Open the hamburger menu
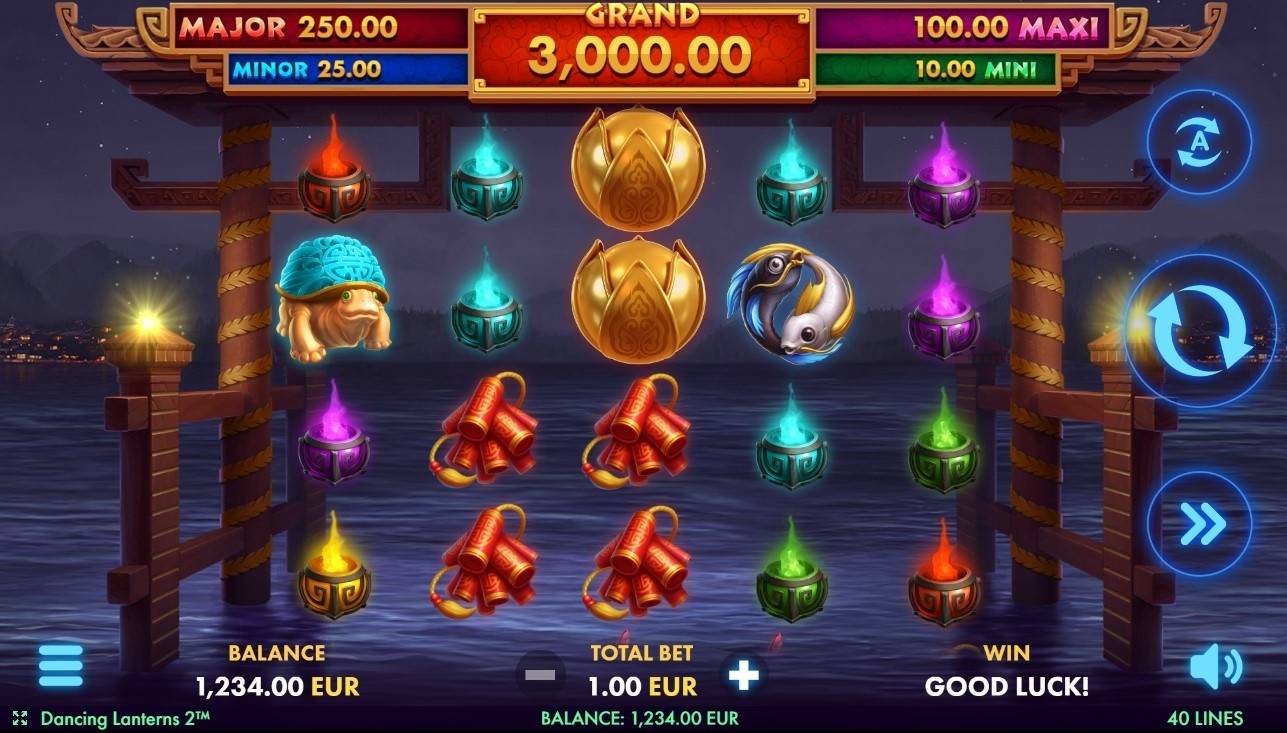1287x733 pixels. click(61, 666)
